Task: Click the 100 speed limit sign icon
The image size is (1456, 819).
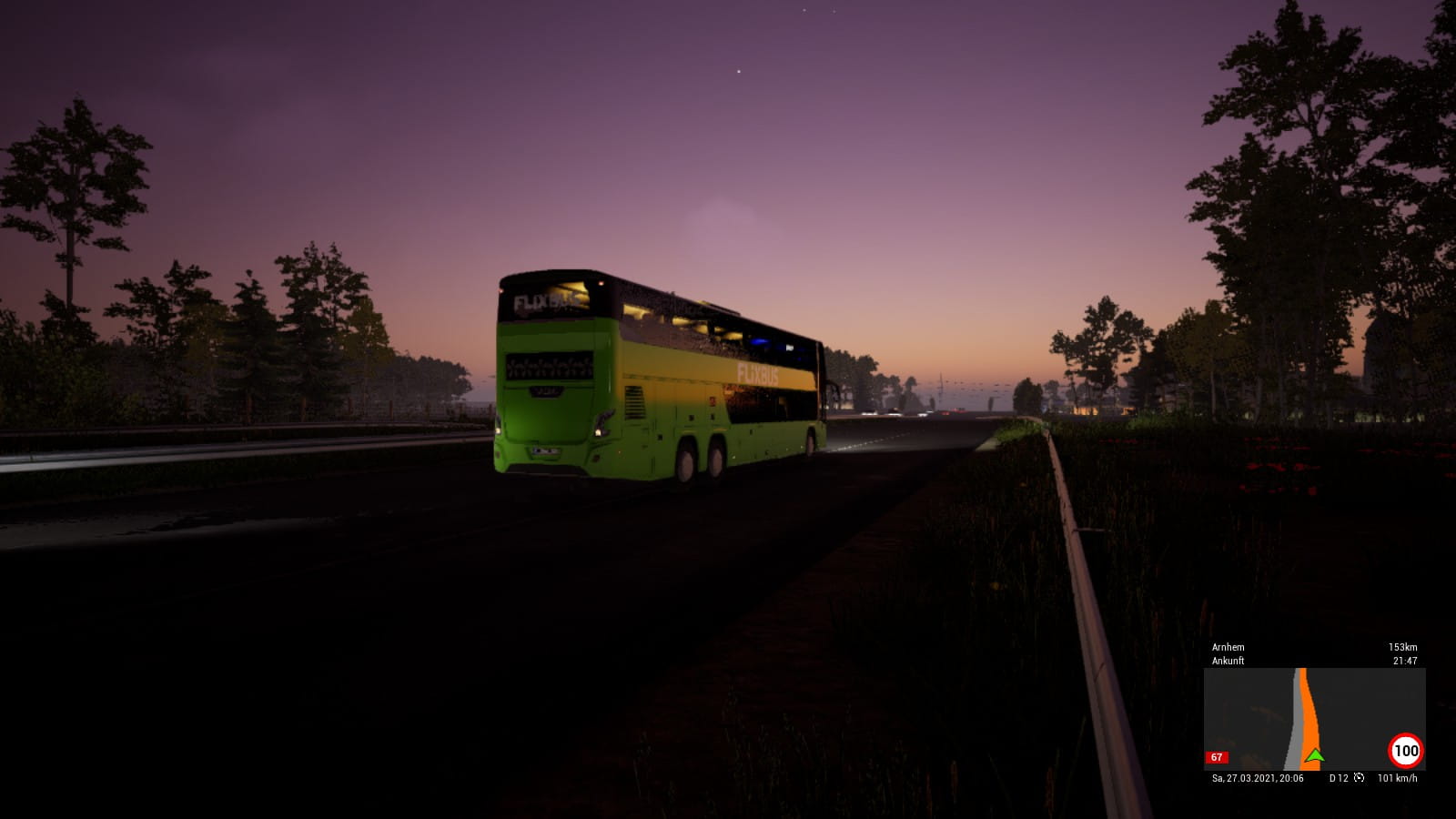Action: pyautogui.click(x=1405, y=751)
